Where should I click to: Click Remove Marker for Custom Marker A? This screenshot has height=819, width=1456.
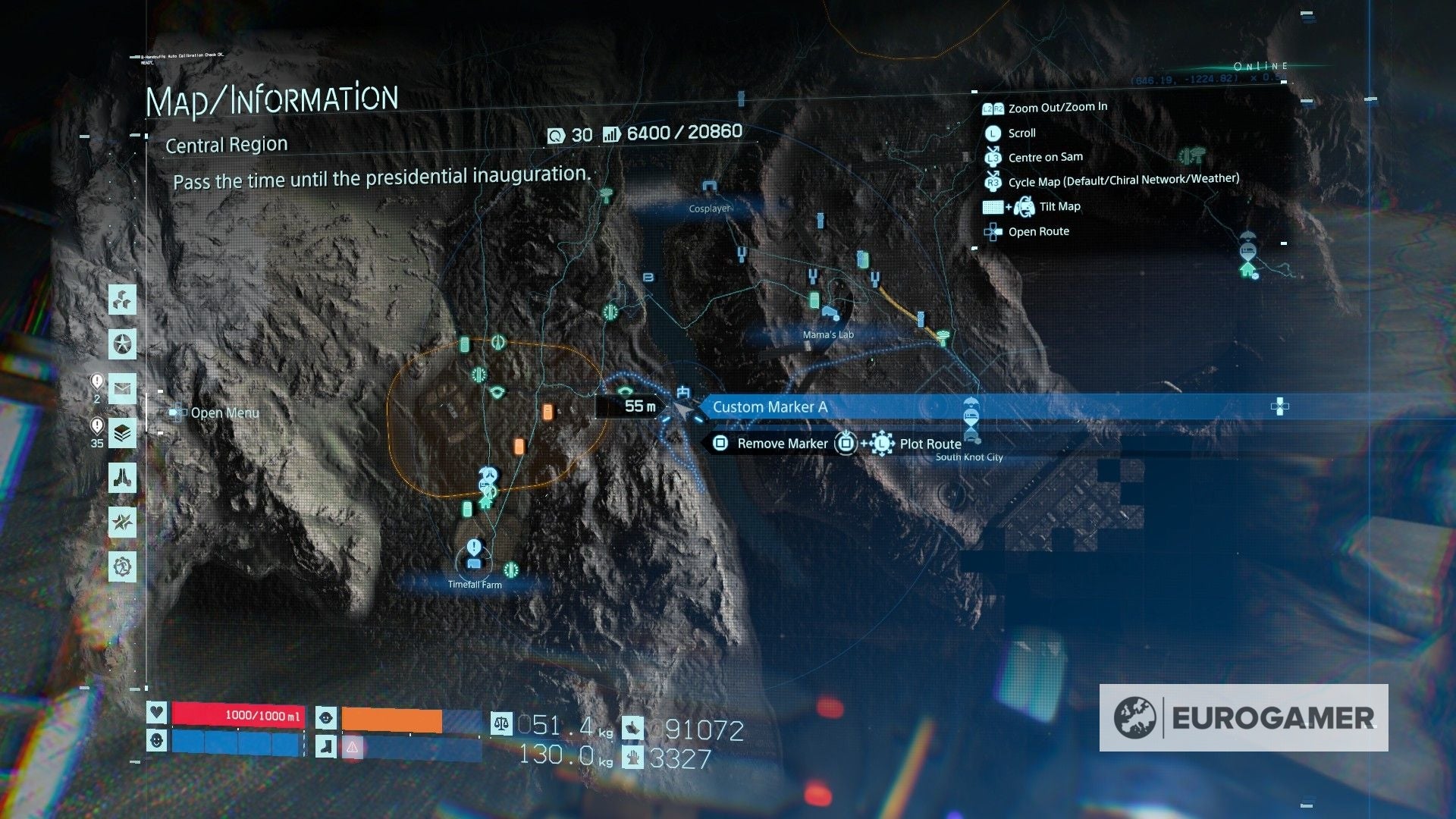point(782,444)
